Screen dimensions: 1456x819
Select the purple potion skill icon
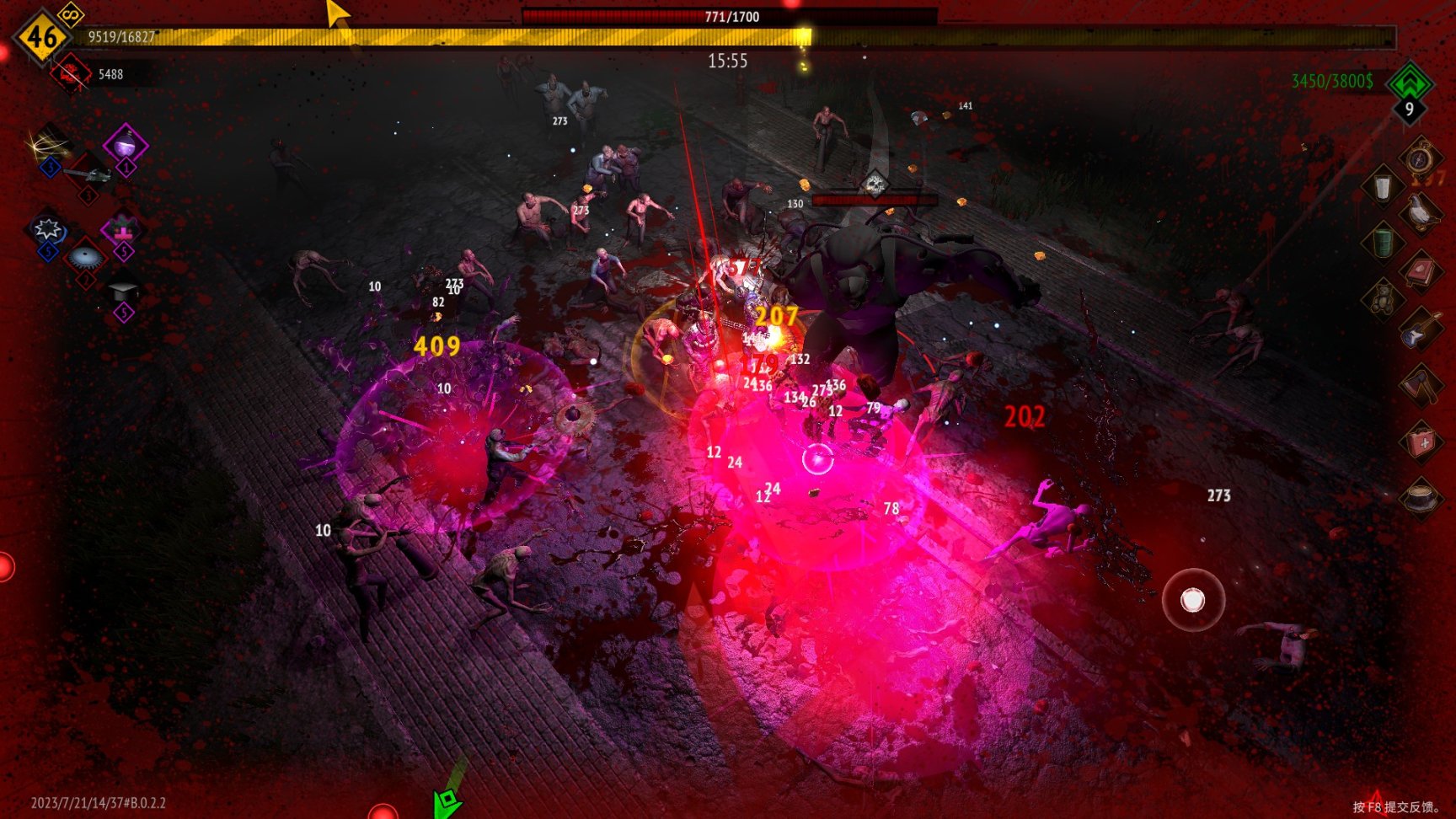[126, 144]
